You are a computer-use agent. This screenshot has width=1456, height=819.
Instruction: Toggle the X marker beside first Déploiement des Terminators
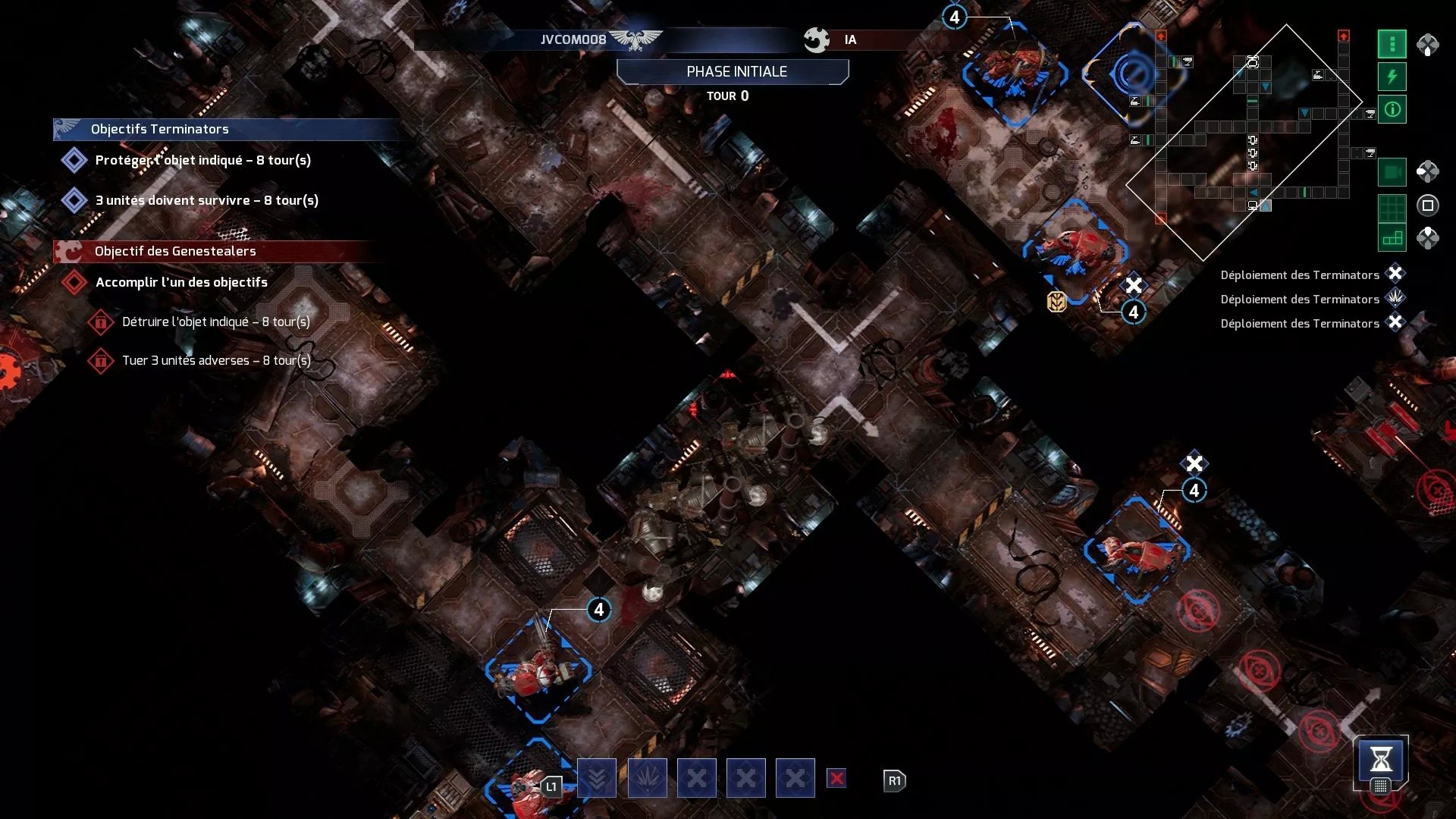(x=1396, y=275)
